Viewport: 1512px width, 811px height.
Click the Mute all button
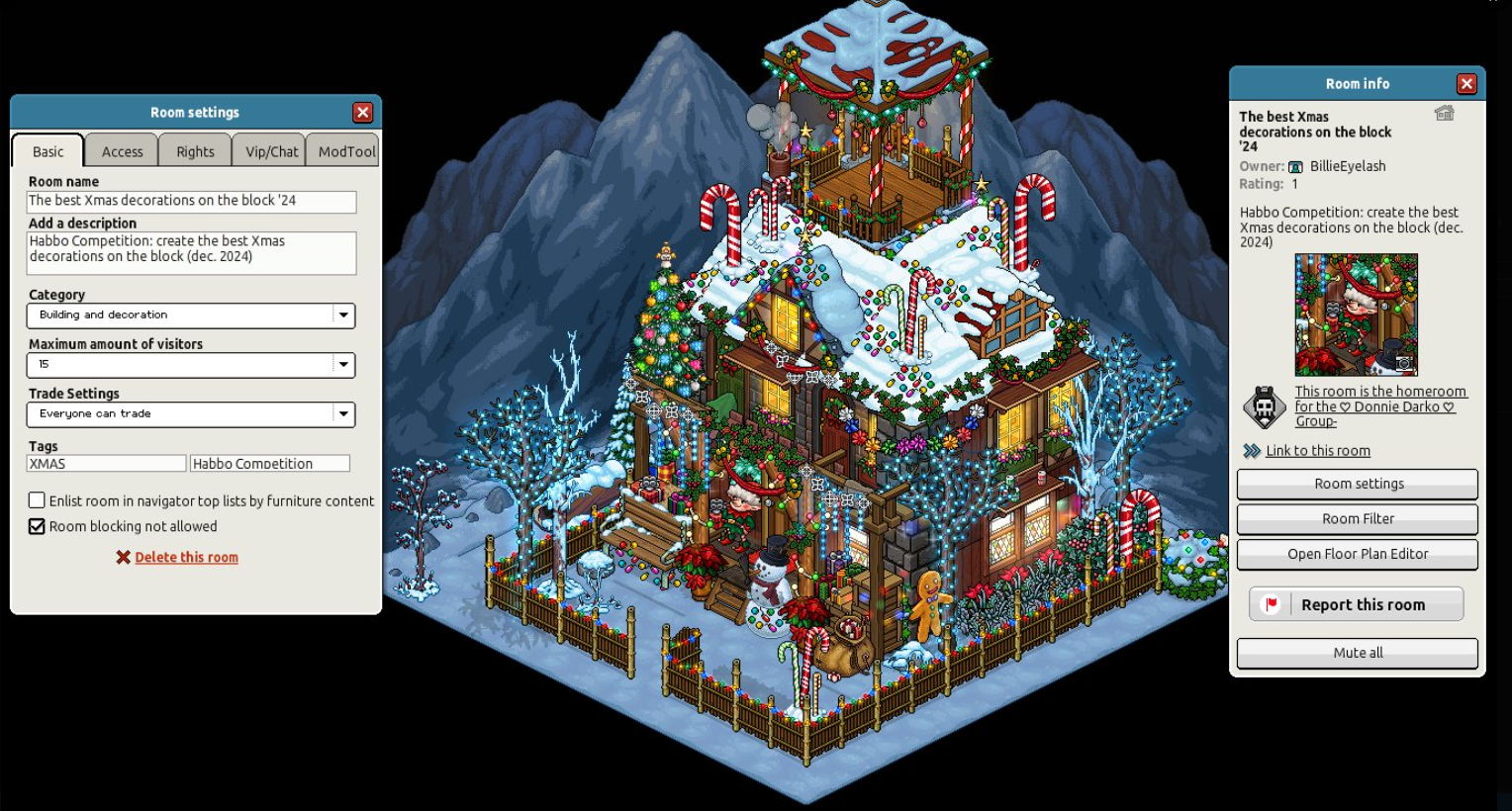click(1358, 653)
